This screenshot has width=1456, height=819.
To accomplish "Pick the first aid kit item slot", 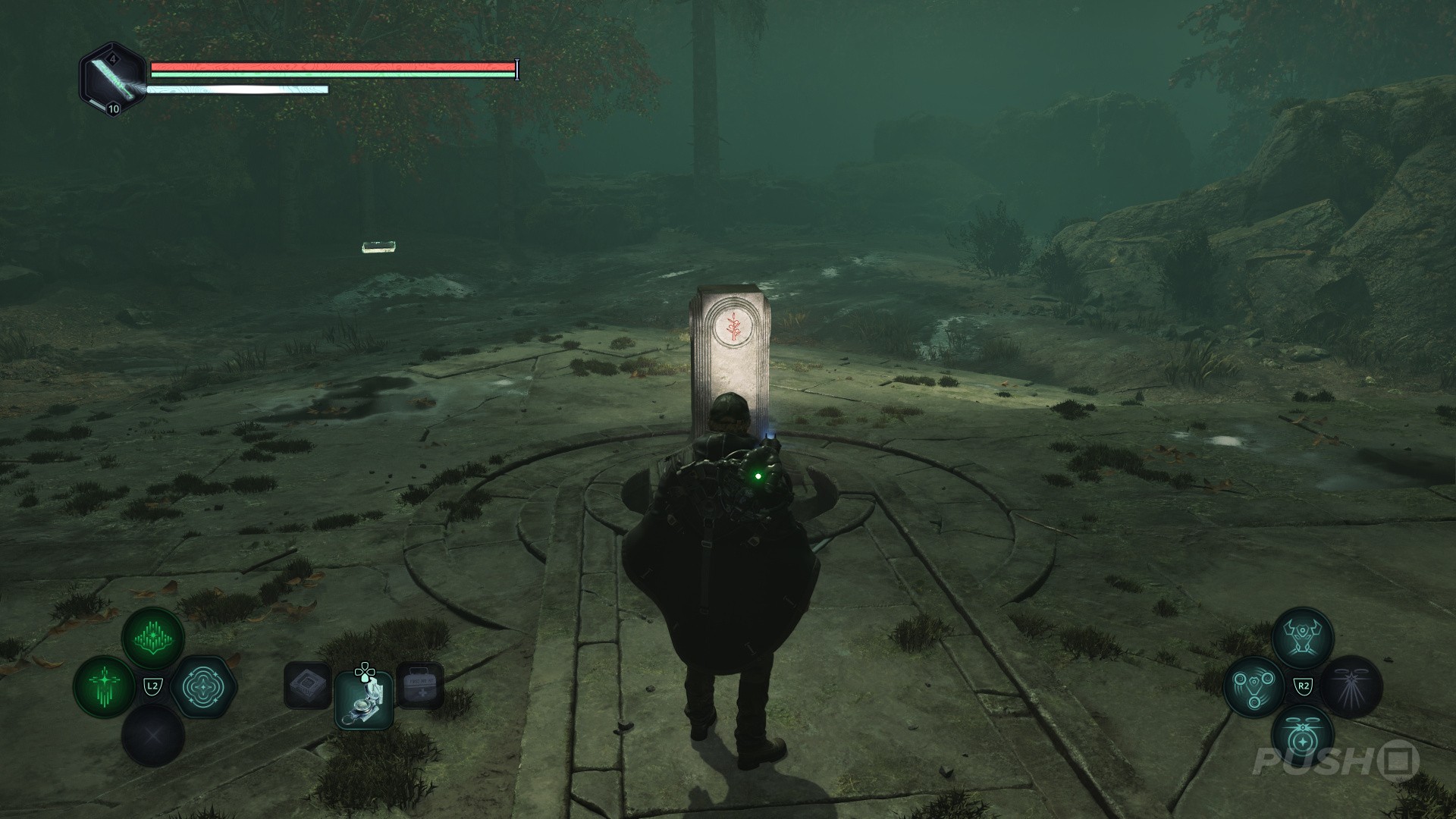I will point(419,686).
